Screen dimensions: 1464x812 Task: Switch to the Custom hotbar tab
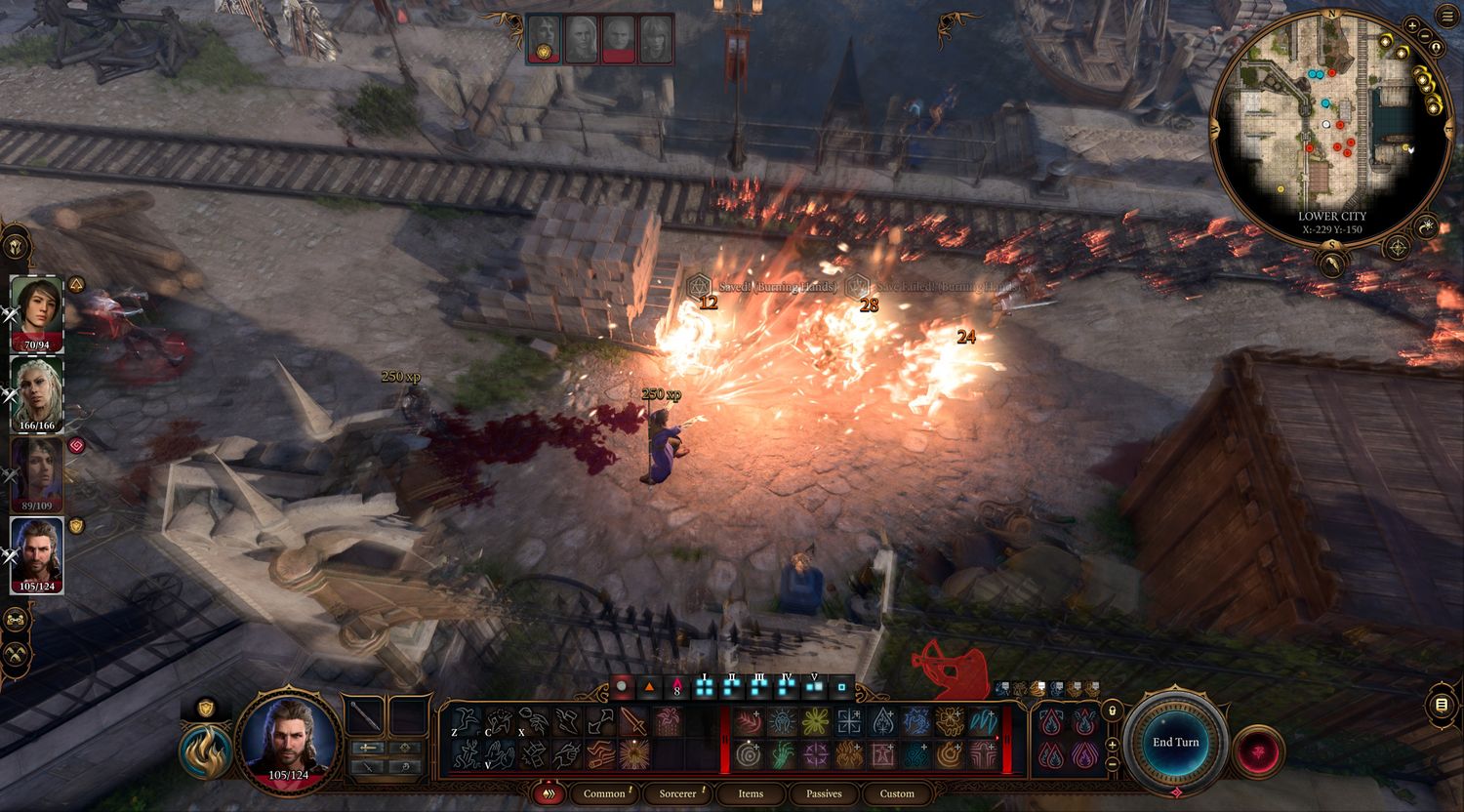click(897, 793)
